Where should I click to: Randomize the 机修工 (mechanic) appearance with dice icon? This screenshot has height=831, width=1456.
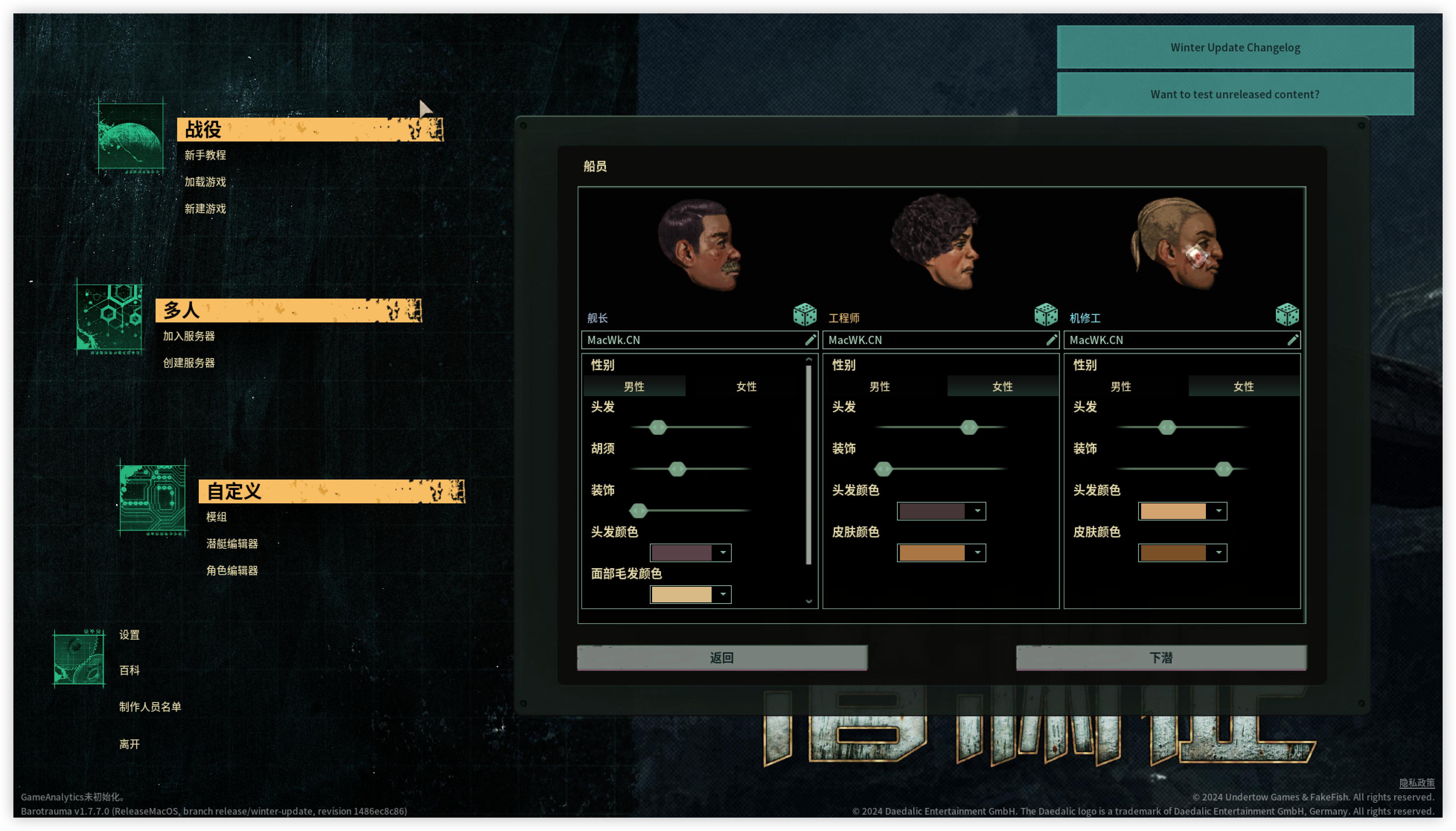coord(1288,314)
